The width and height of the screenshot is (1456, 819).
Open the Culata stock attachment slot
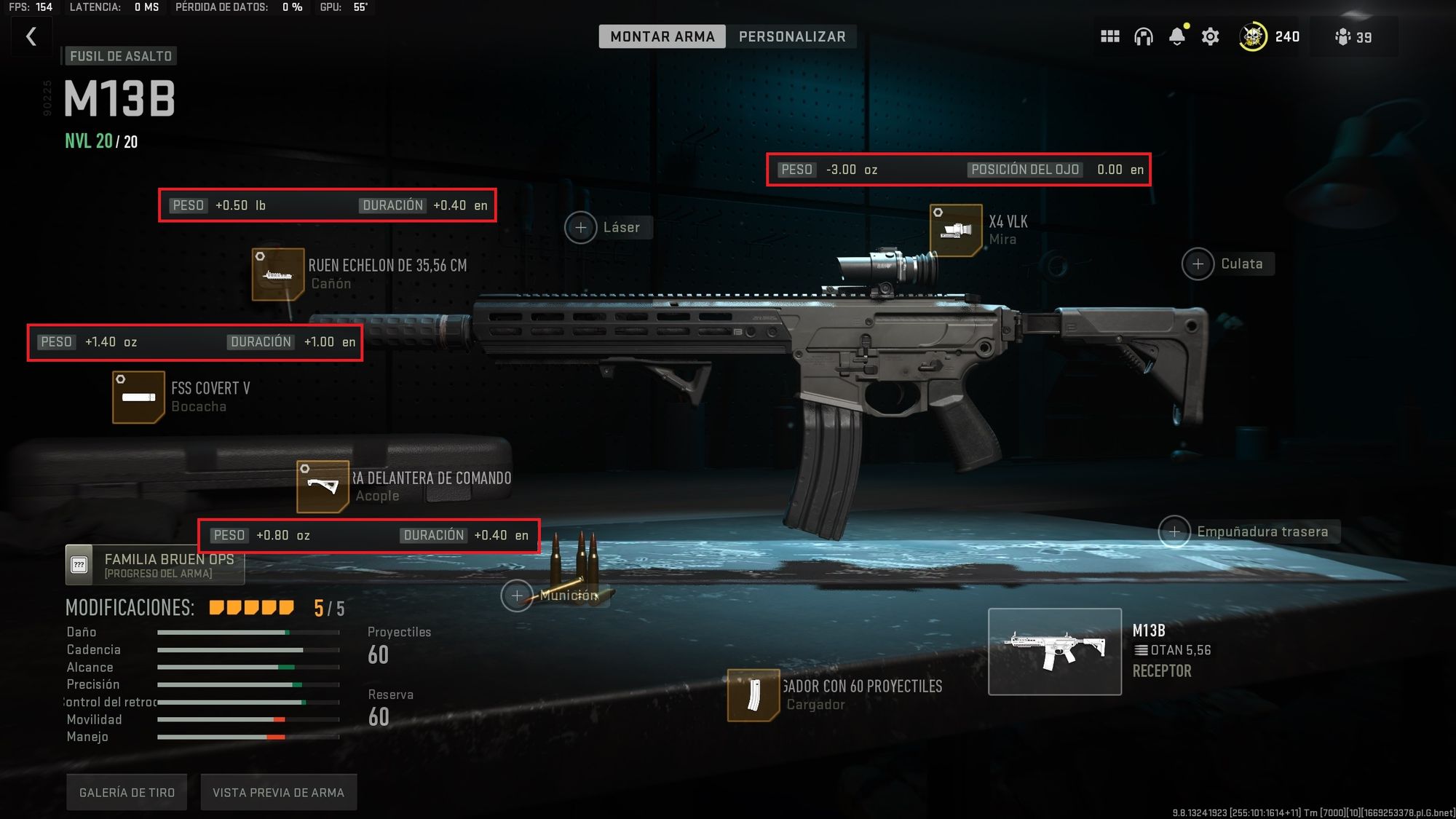coord(1197,264)
